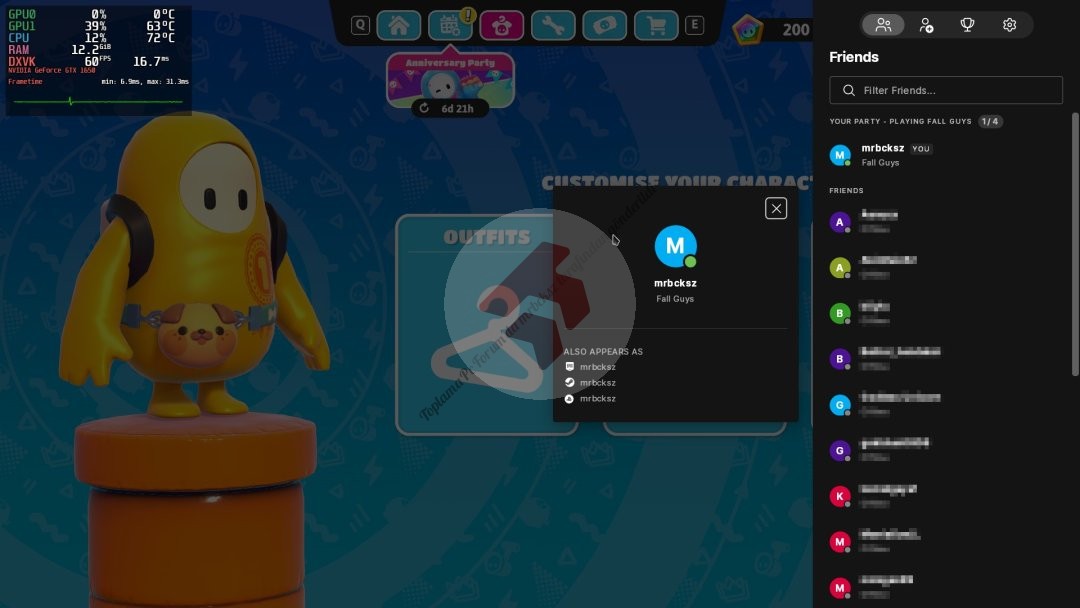Image resolution: width=1080 pixels, height=608 pixels.
Task: Open the wrench settings tab
Action: pos(553,25)
